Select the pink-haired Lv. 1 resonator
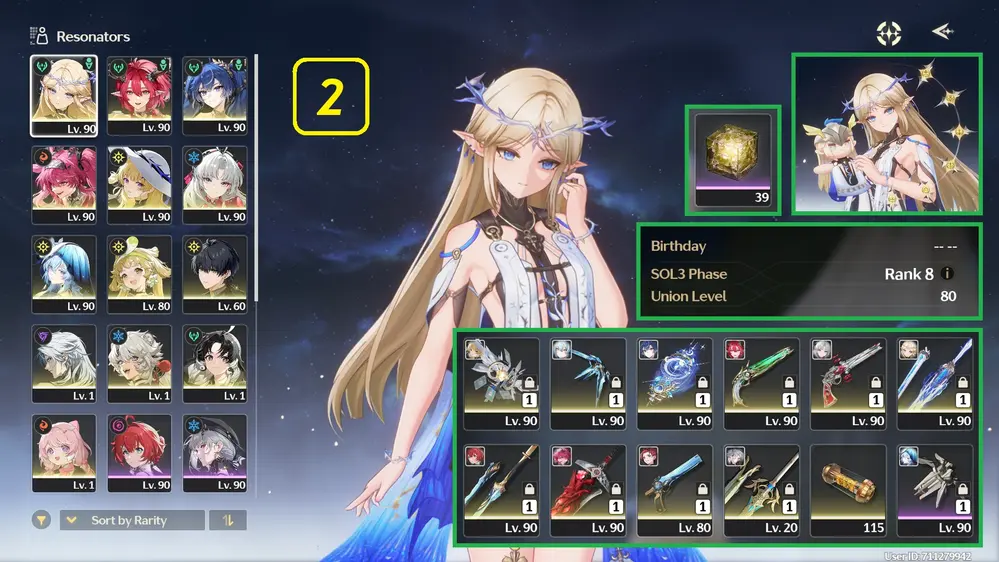 point(64,453)
